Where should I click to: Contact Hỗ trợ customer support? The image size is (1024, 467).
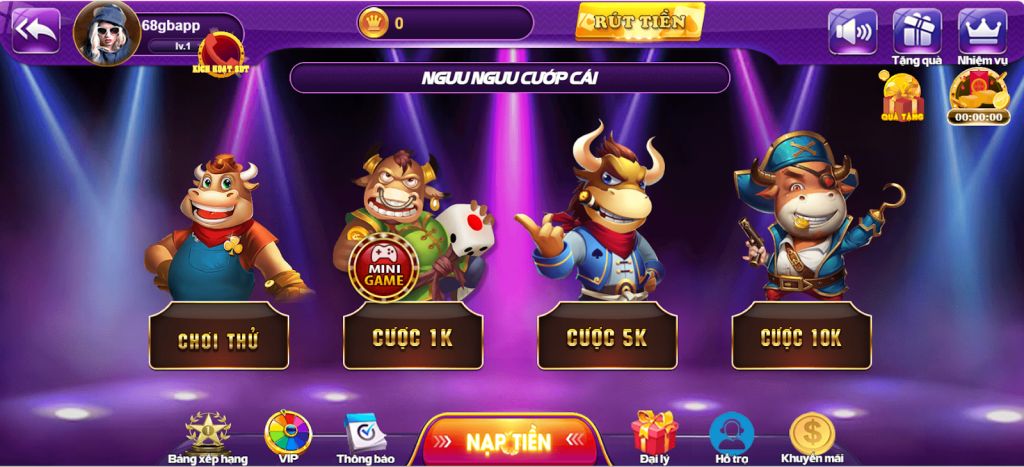pyautogui.click(x=731, y=436)
